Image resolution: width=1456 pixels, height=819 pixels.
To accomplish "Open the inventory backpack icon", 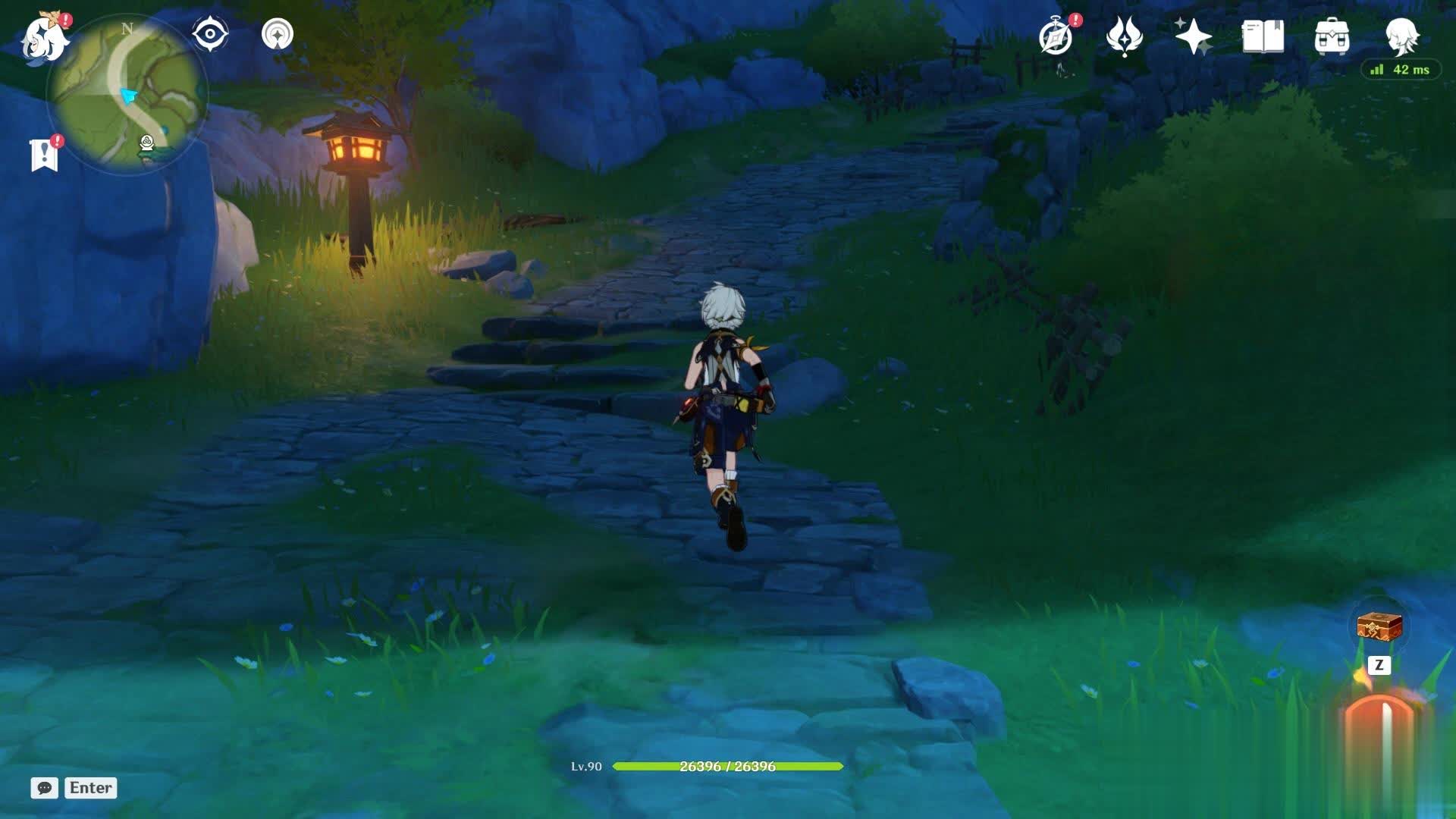I will coord(1332,36).
